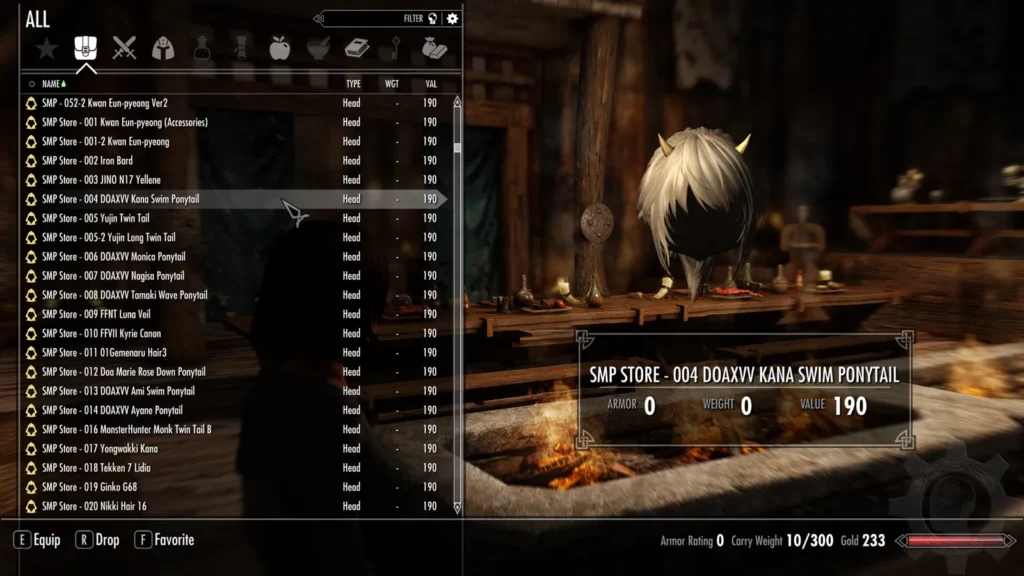
Task: Pick SMP Store - 005 Yujin Twin Tail
Action: [x=96, y=218]
